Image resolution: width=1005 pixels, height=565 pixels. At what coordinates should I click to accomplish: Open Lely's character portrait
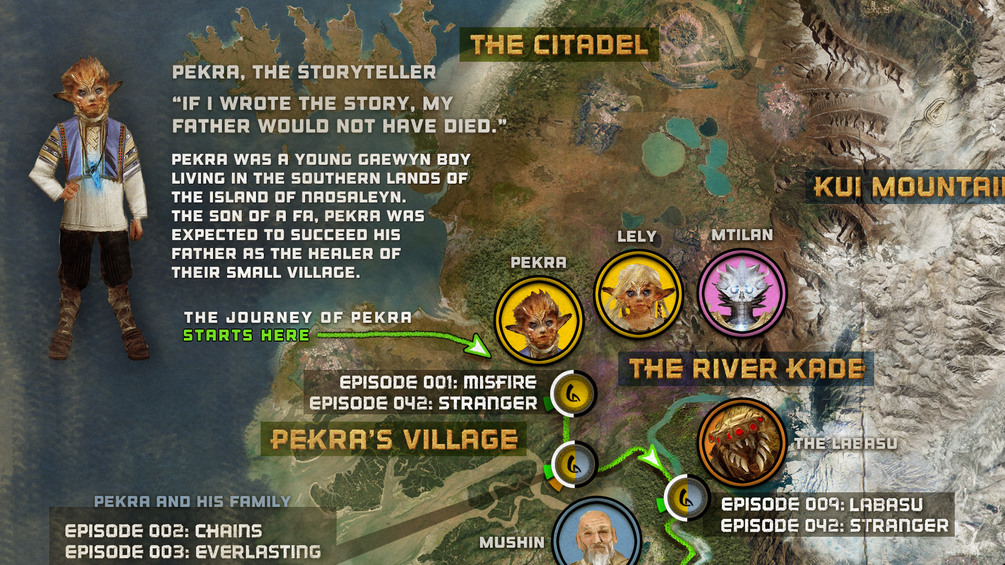coord(638,293)
